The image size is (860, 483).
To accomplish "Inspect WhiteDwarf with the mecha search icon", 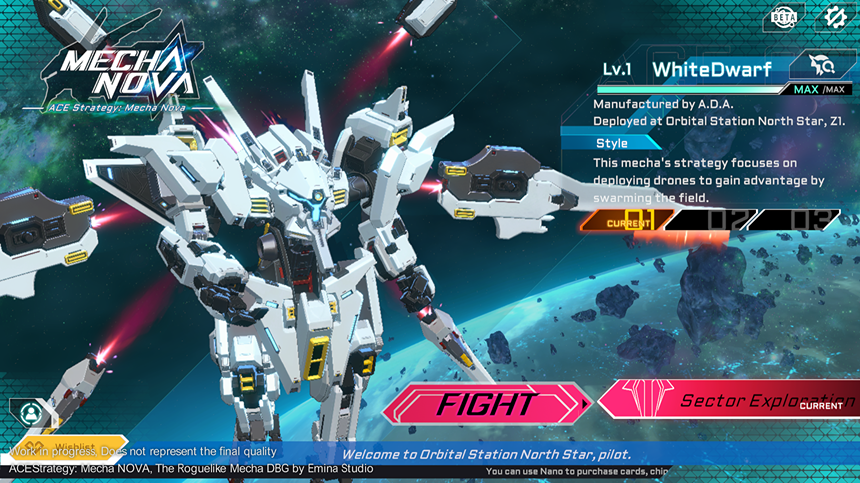I will click(820, 67).
